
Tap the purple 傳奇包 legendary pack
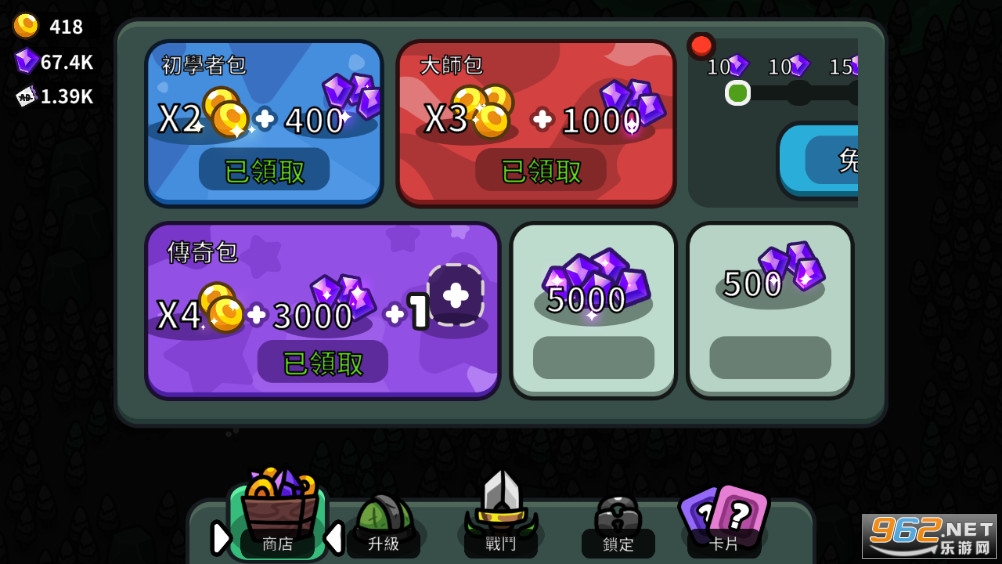322,310
